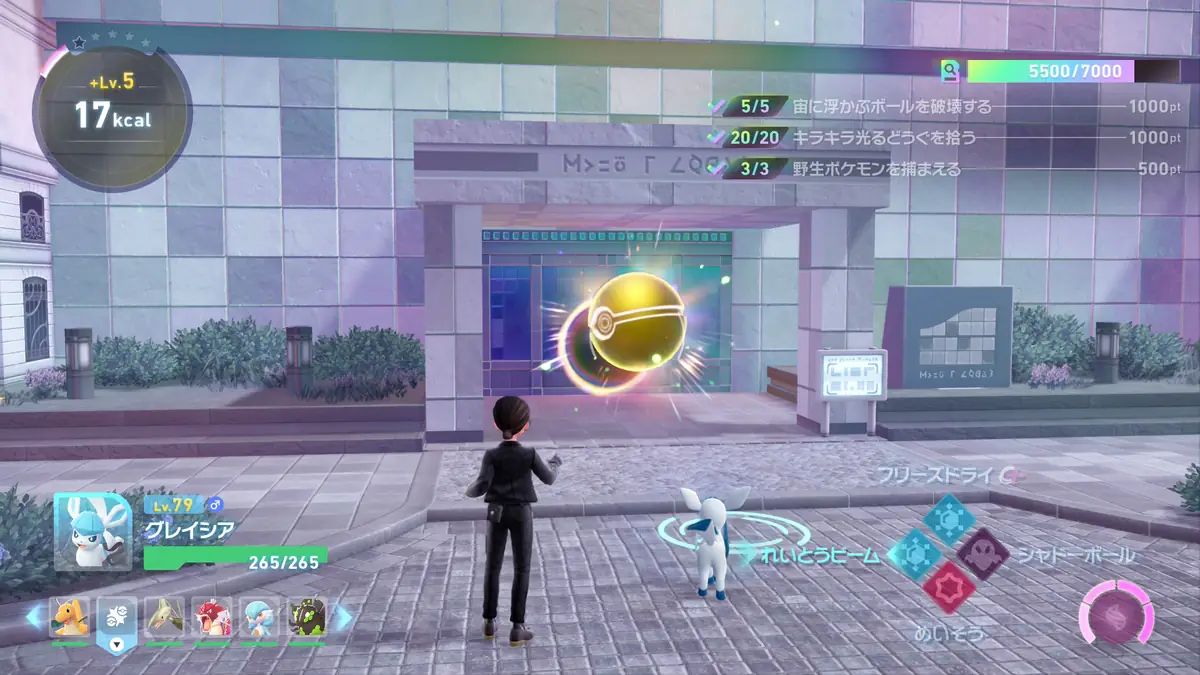The image size is (1200, 675).
Task: Click the Lv.5 kcal bonus circle
Action: (x=112, y=110)
